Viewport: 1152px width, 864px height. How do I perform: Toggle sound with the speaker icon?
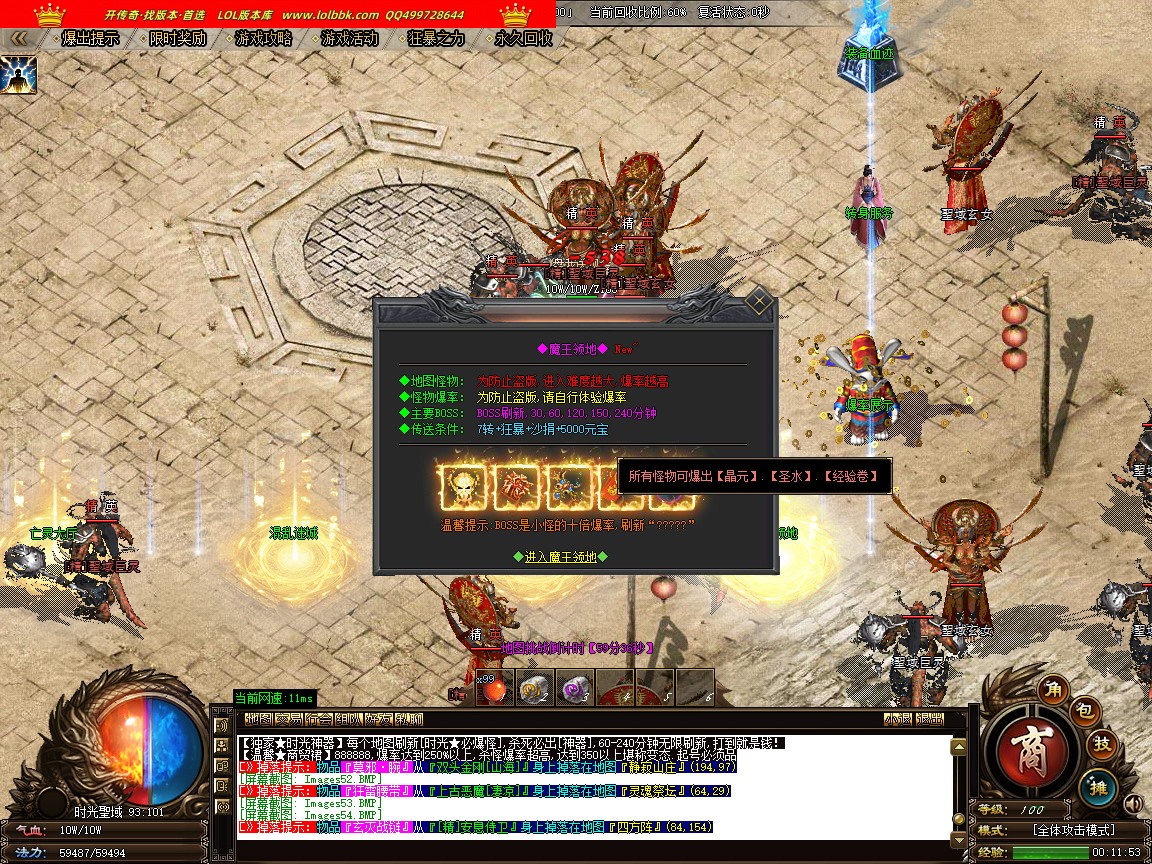tap(1133, 803)
